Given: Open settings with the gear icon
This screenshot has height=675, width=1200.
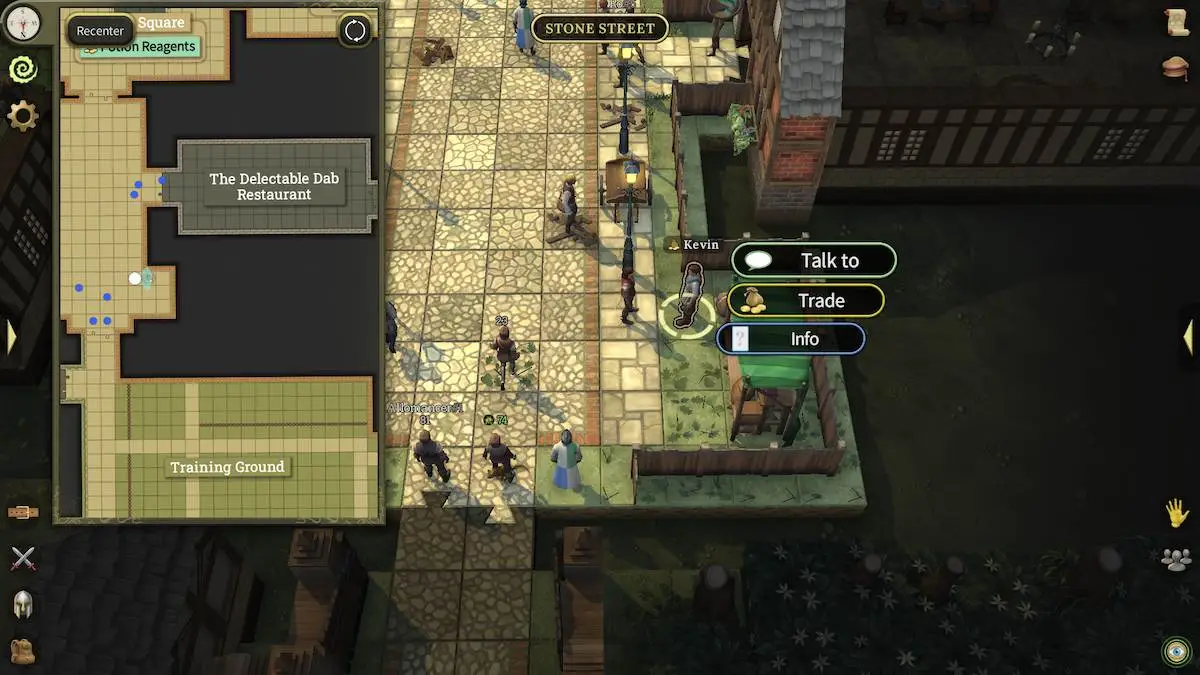Looking at the screenshot, I should 22,116.
